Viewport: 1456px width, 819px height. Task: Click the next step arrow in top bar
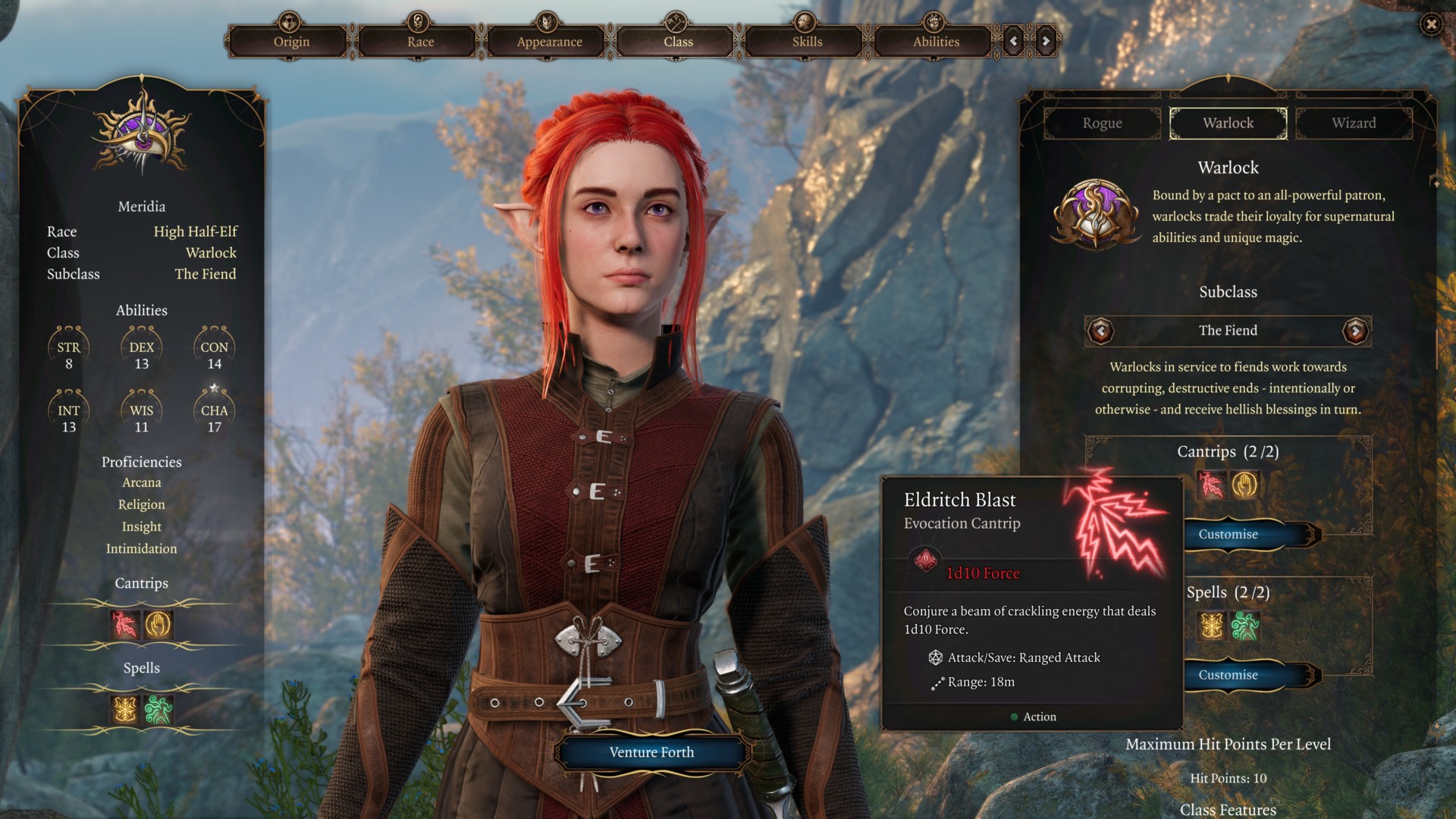point(1046,41)
